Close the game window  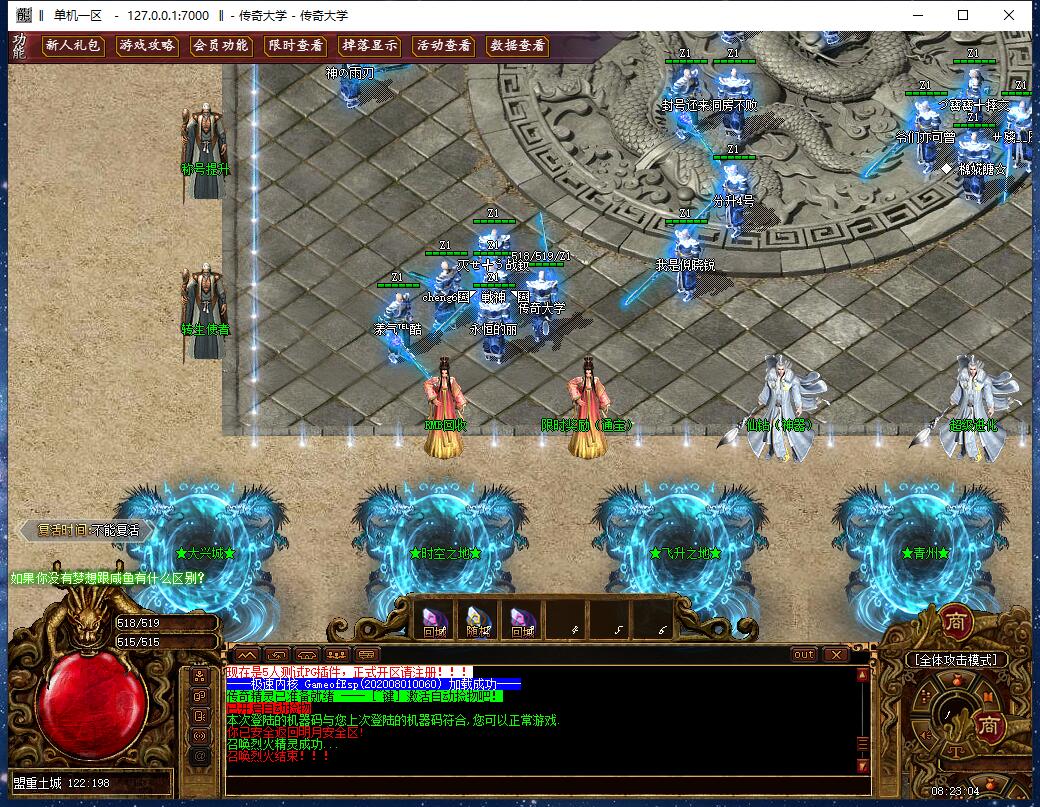tap(1009, 15)
